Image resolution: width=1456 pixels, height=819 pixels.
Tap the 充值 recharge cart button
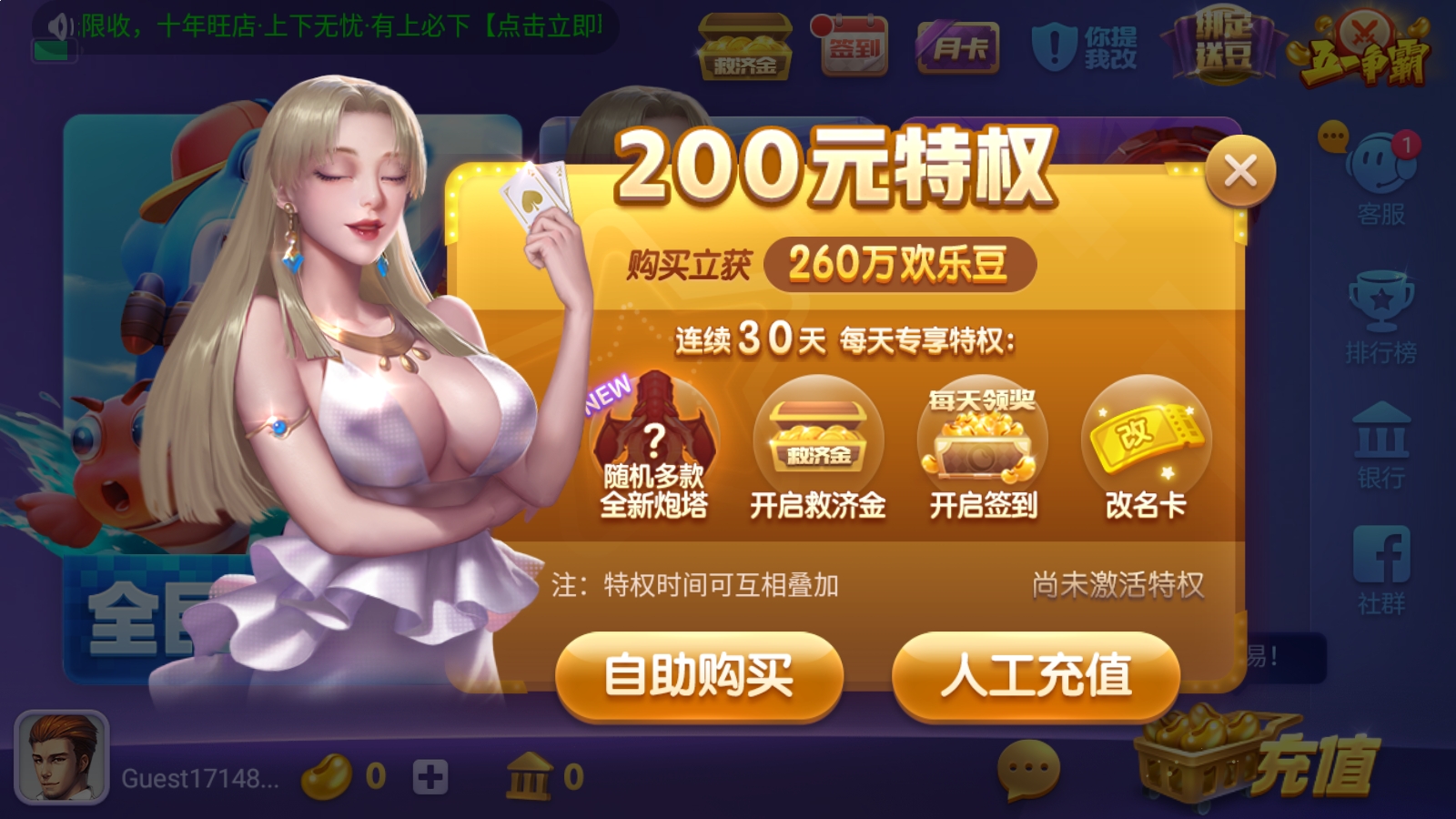coord(1251,764)
